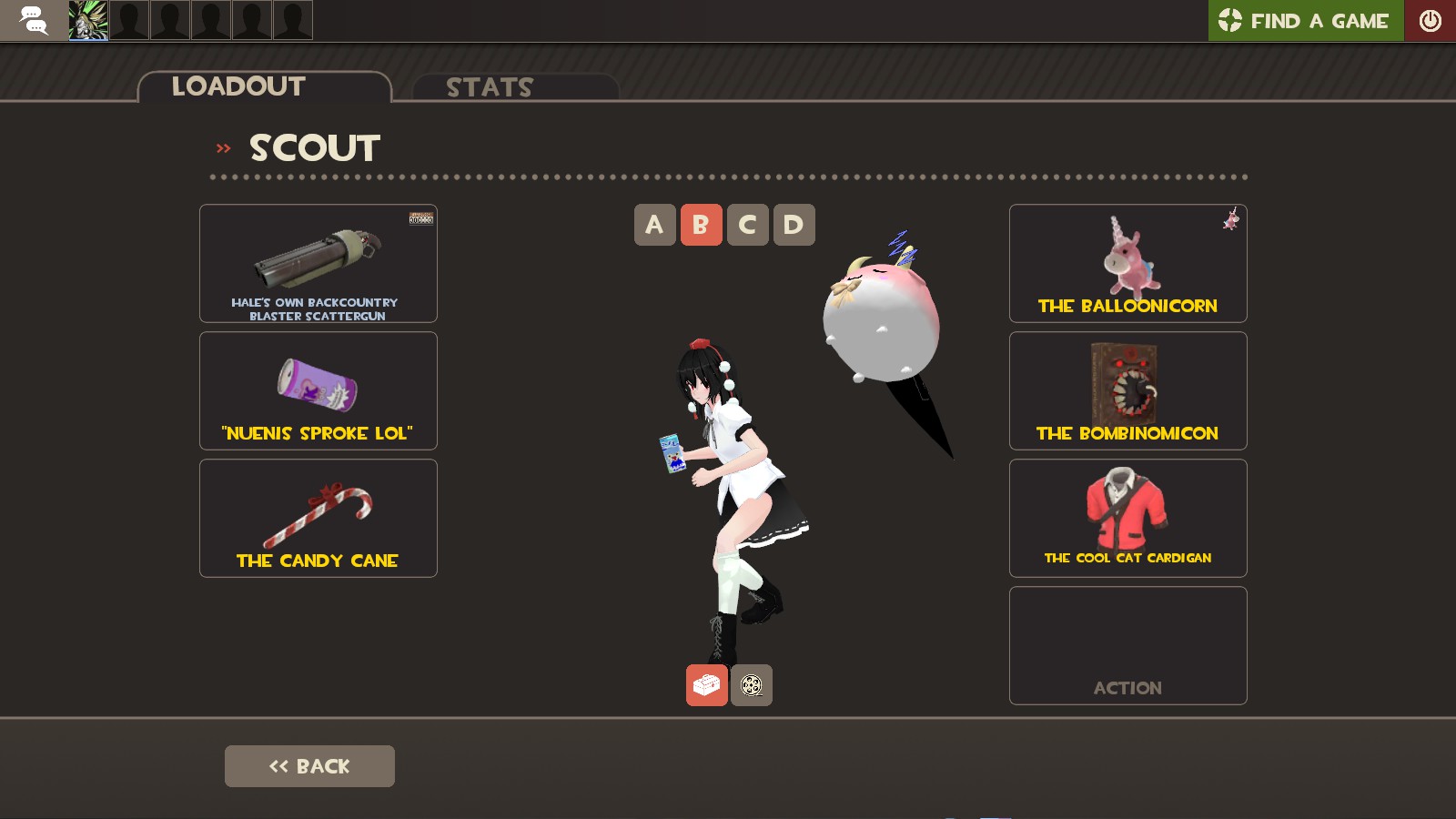Switch to loadout preset D
This screenshot has height=819, width=1456.
coord(794,225)
